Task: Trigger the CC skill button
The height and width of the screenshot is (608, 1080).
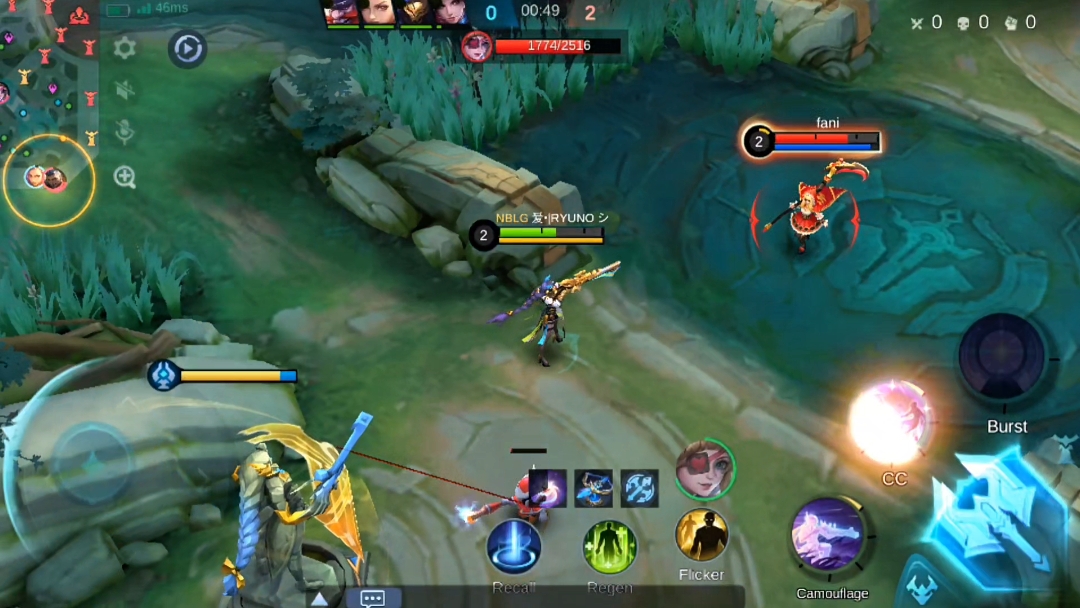Action: [x=890, y=422]
